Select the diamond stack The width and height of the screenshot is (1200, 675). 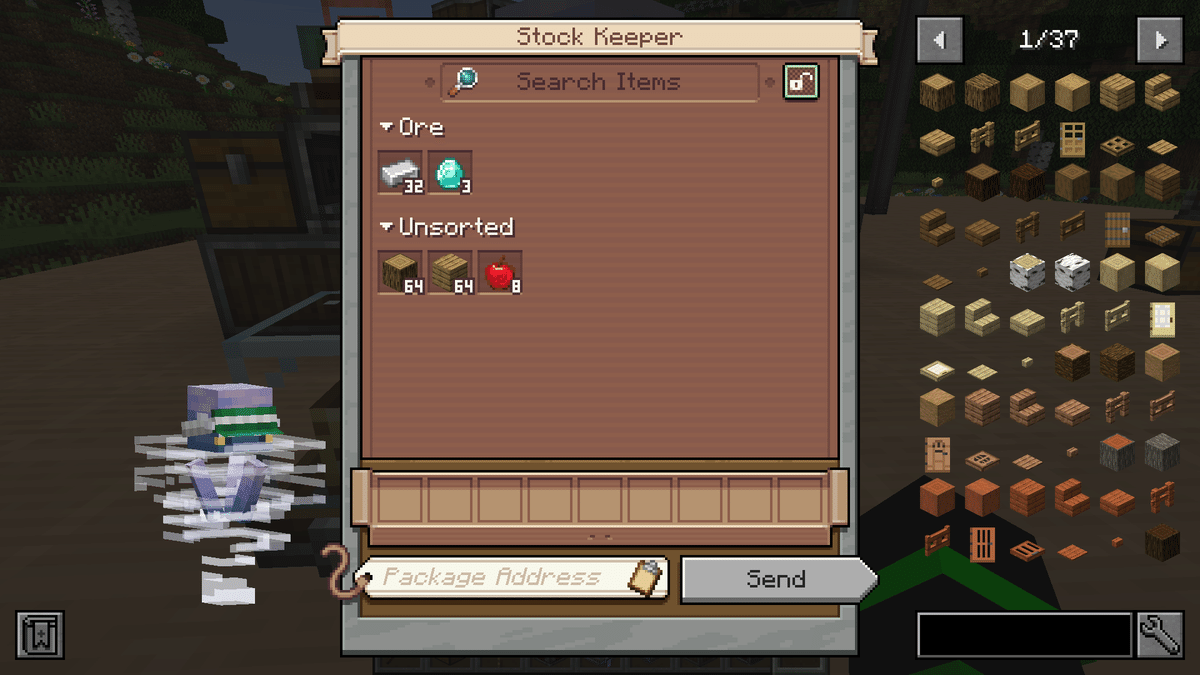pos(450,172)
